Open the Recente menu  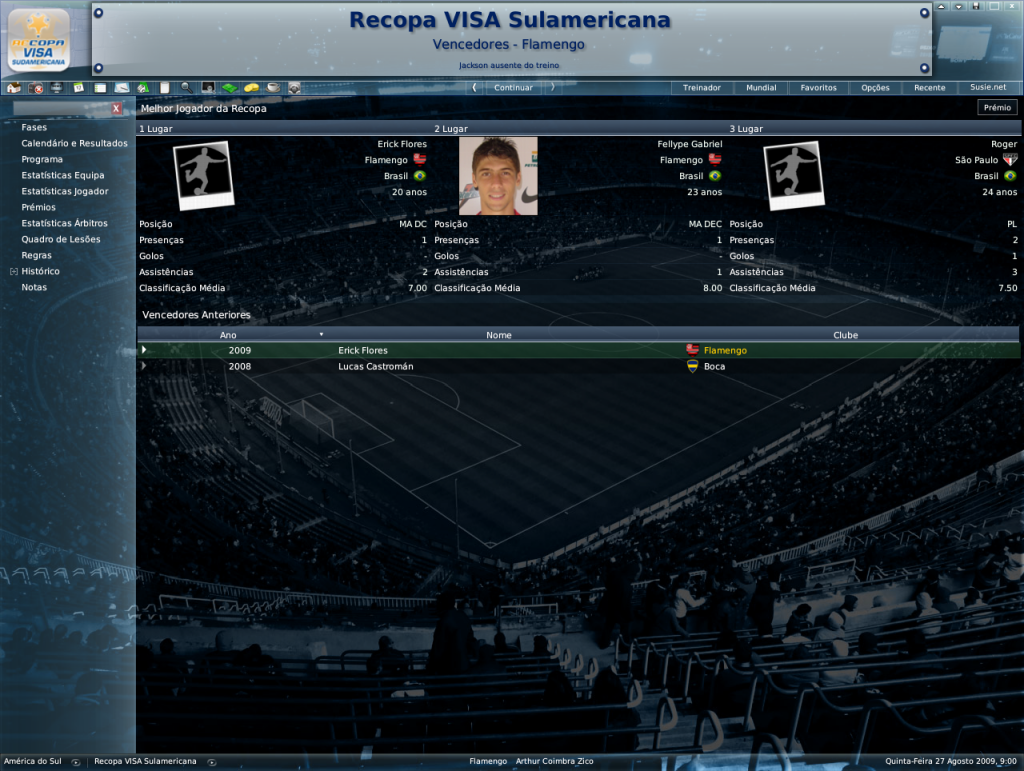tap(929, 88)
